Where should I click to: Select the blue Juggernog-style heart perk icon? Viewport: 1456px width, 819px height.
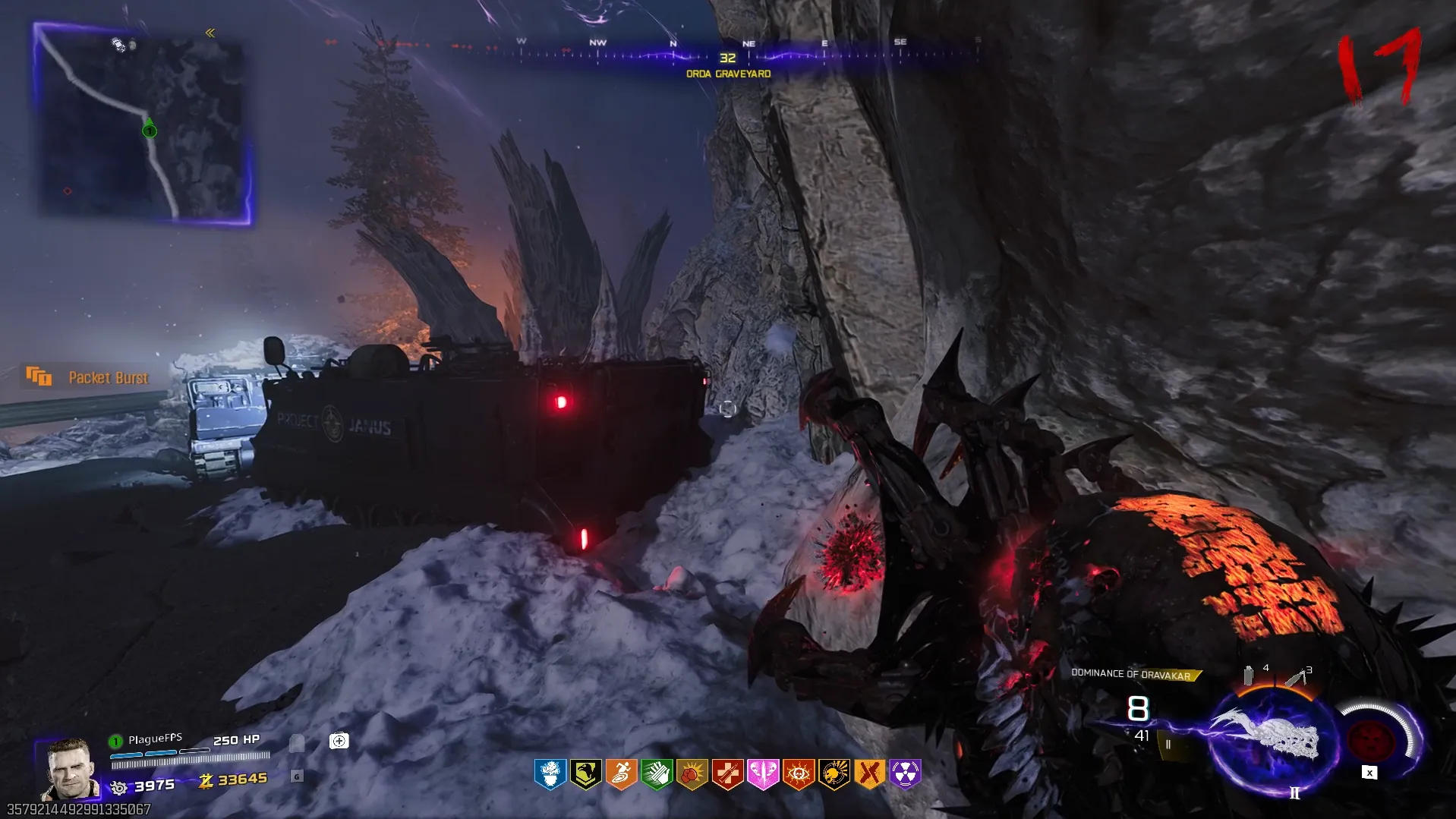pos(550,773)
